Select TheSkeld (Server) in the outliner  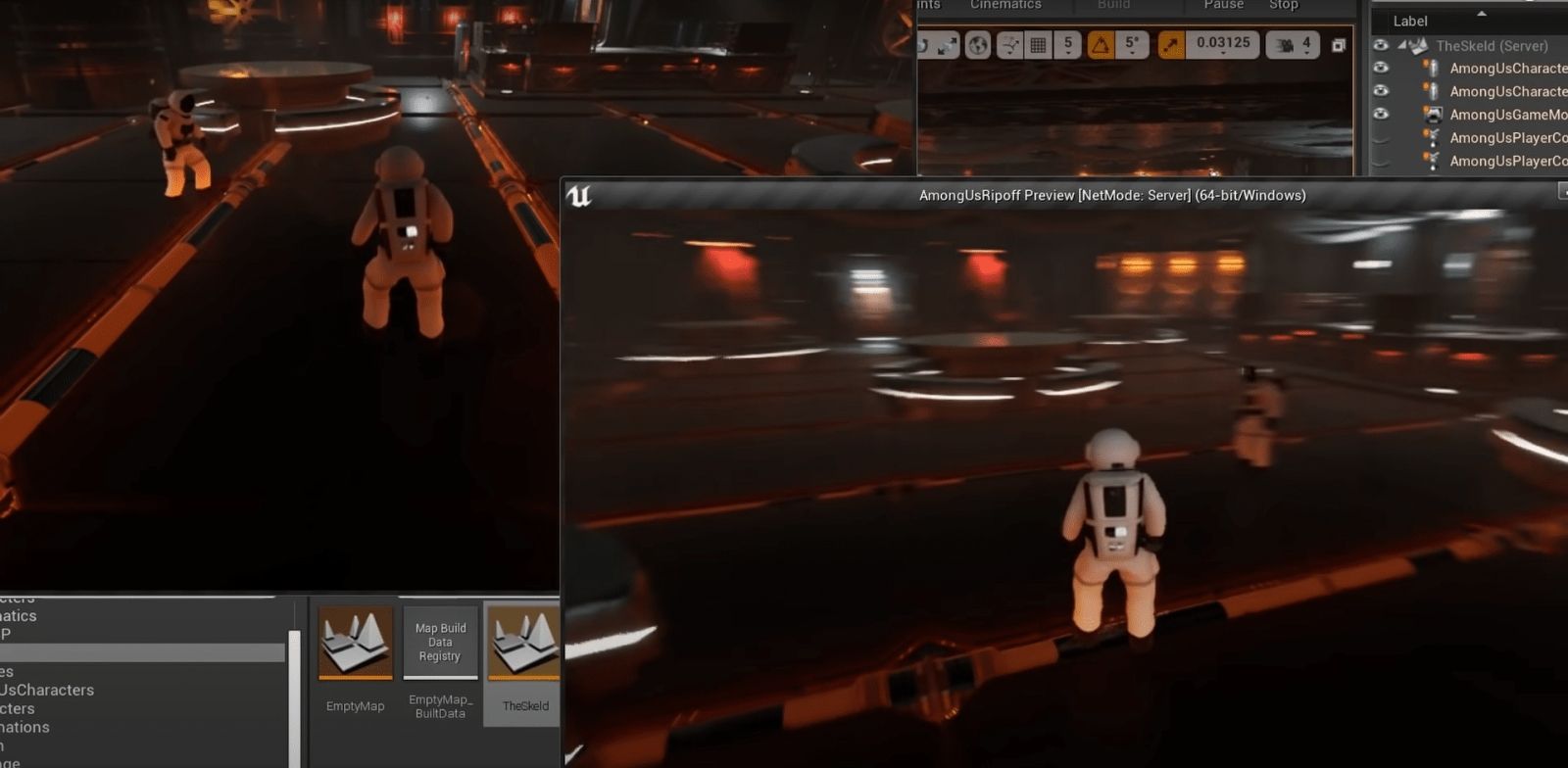click(1492, 46)
